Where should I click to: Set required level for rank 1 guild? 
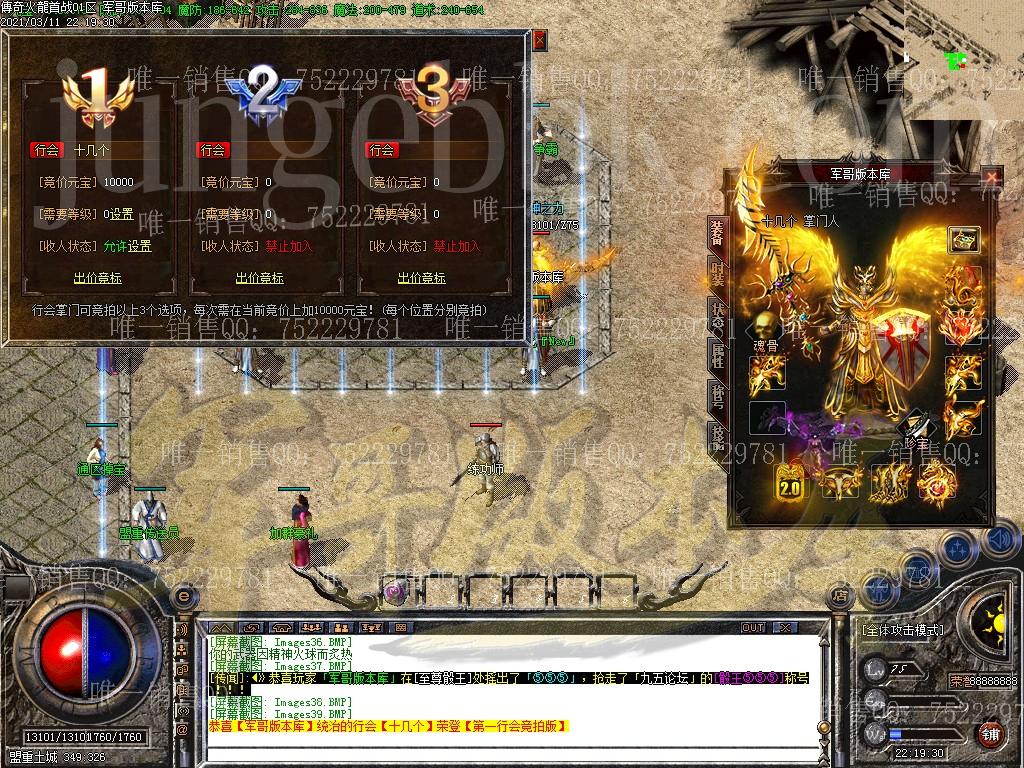[122, 214]
